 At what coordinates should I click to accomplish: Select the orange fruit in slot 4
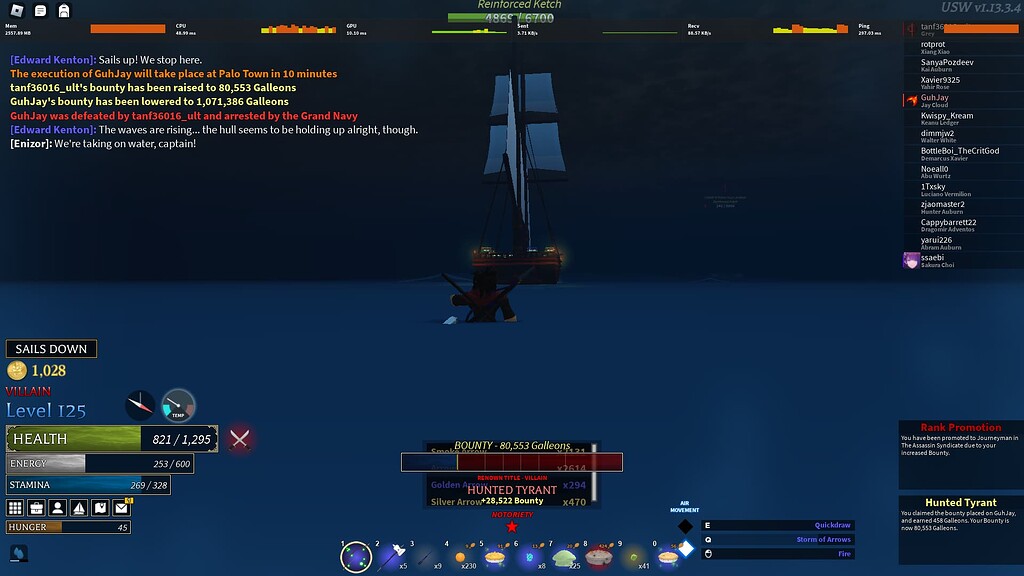point(460,557)
